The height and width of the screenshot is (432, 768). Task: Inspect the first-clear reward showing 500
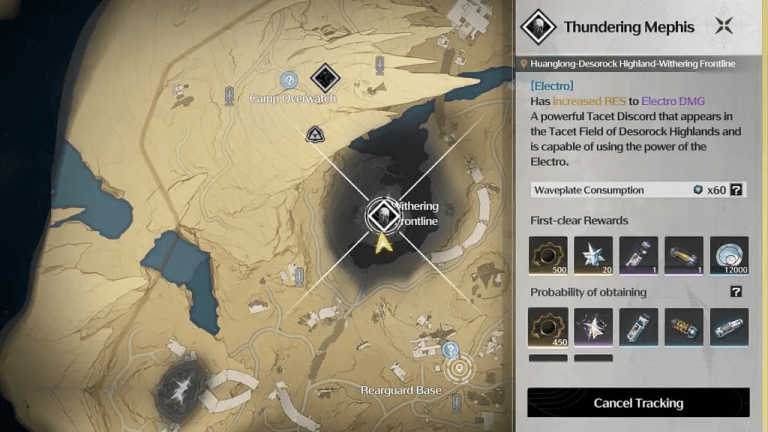point(547,257)
